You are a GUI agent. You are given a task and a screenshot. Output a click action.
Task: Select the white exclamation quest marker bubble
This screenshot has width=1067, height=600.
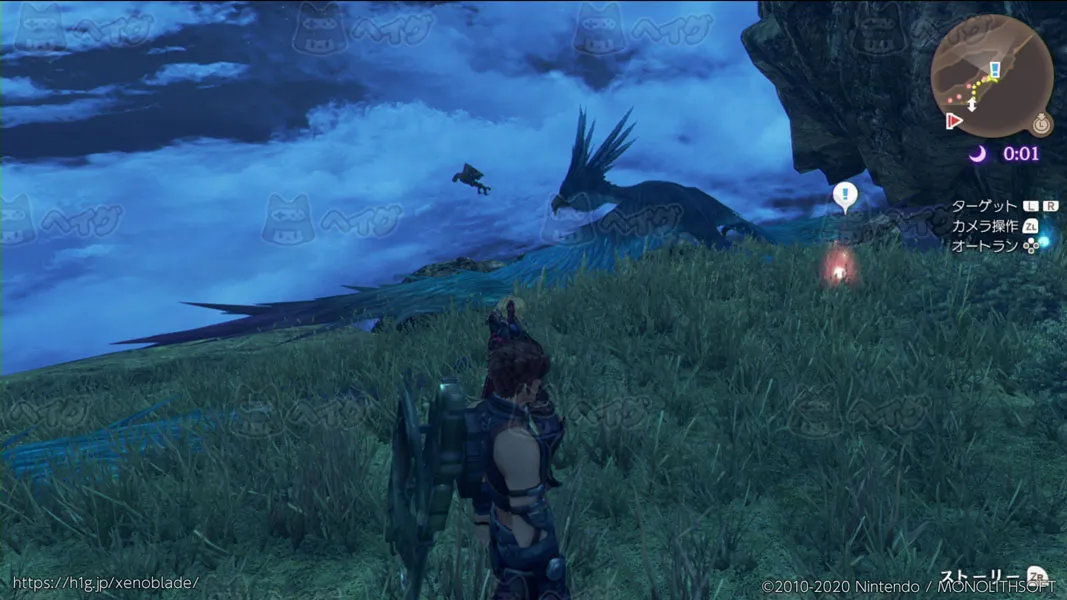(845, 196)
